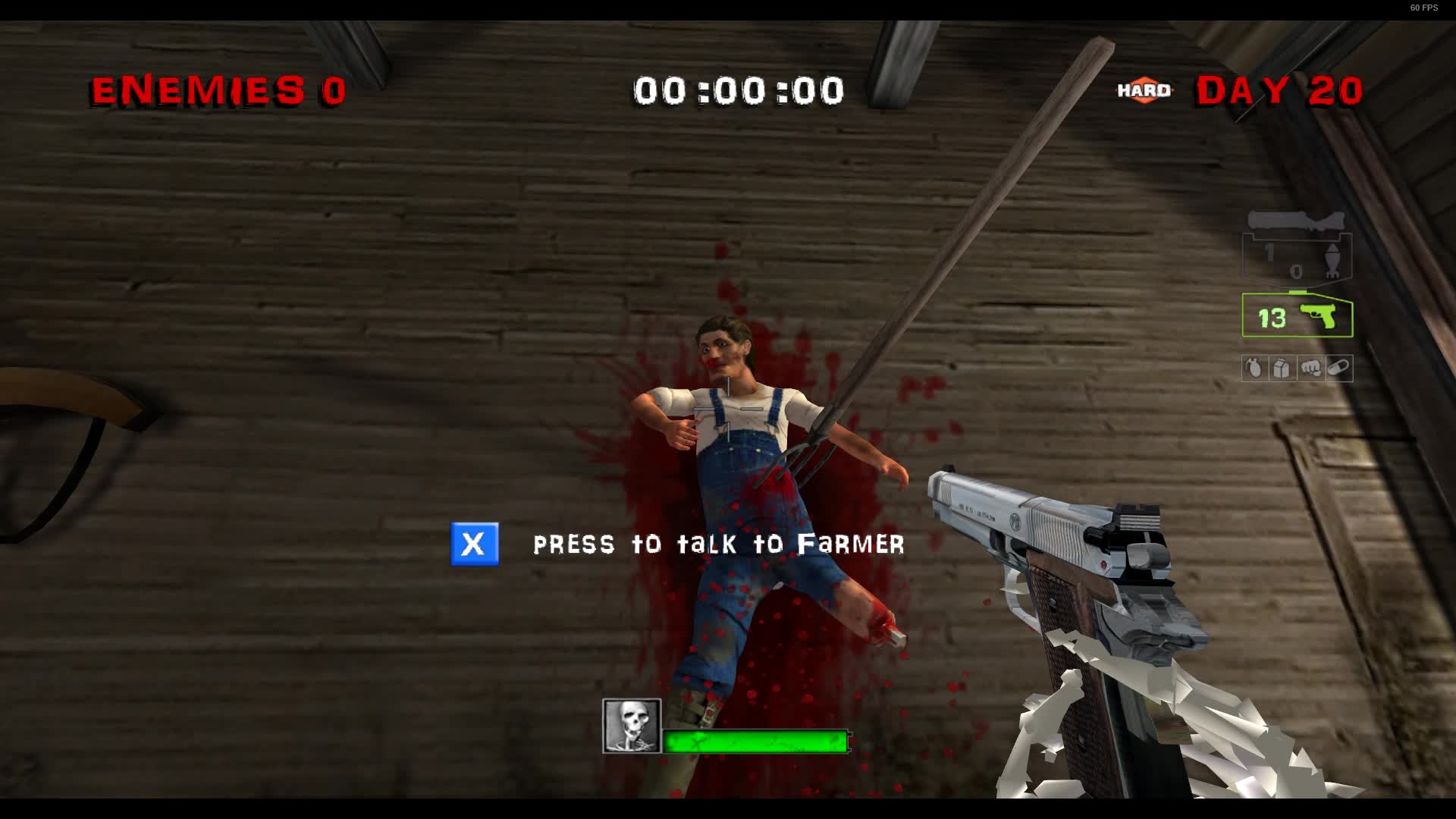Click the 00:00:00 timer display
Image resolution: width=1456 pixels, height=819 pixels.
[x=739, y=89]
